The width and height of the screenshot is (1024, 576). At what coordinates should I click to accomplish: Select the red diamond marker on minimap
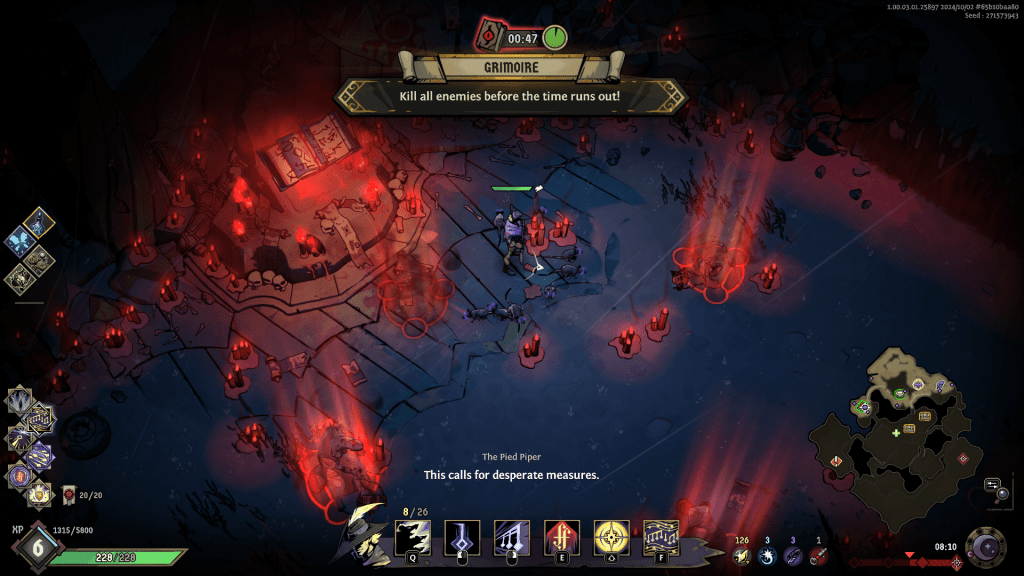click(962, 458)
